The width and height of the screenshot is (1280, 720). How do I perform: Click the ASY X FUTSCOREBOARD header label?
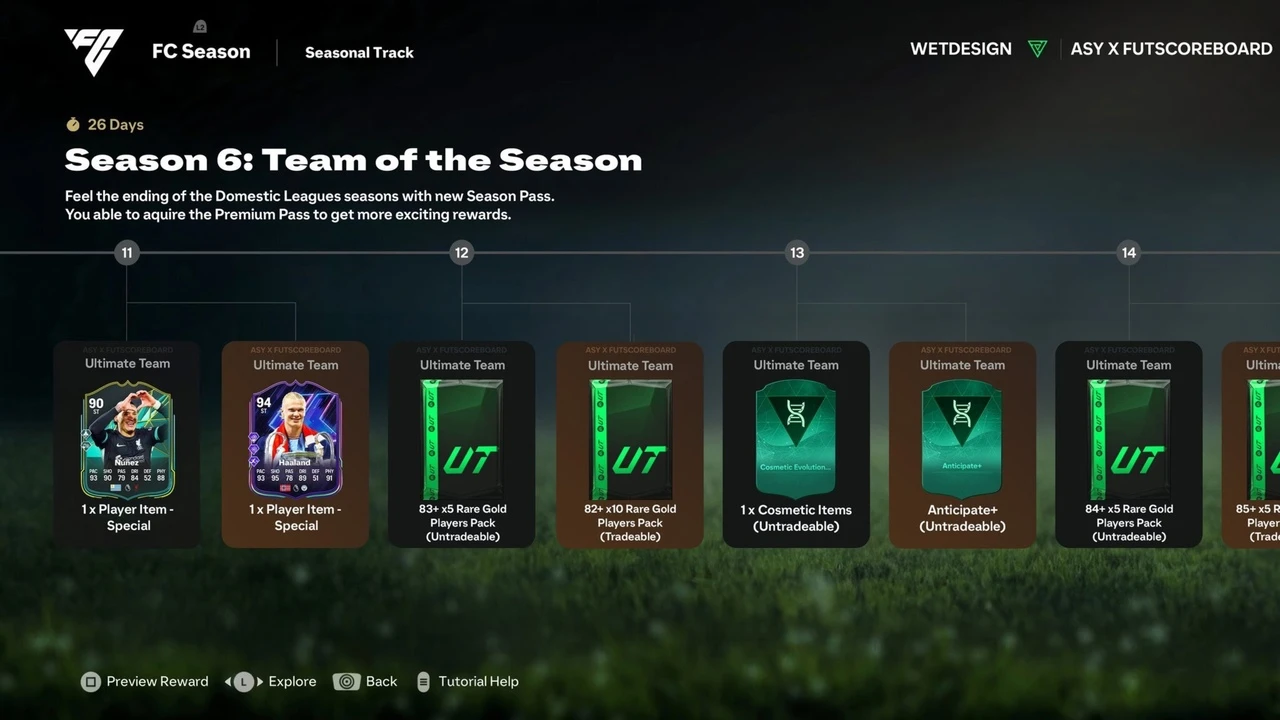point(1171,48)
